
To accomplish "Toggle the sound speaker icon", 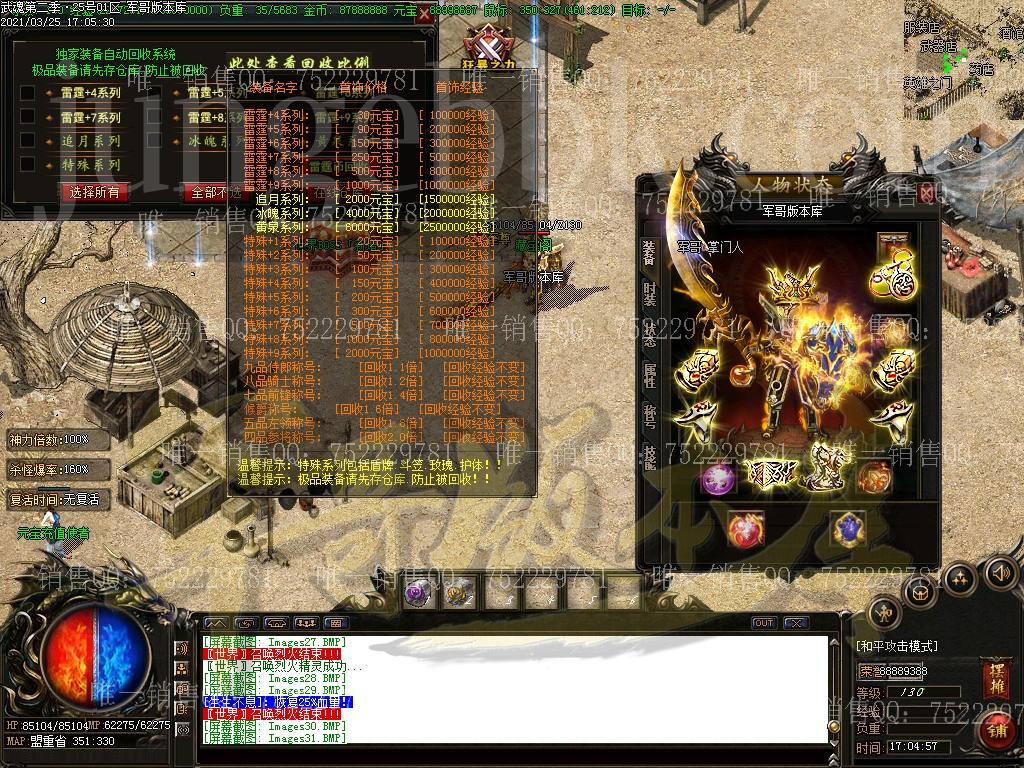I will [1000, 573].
